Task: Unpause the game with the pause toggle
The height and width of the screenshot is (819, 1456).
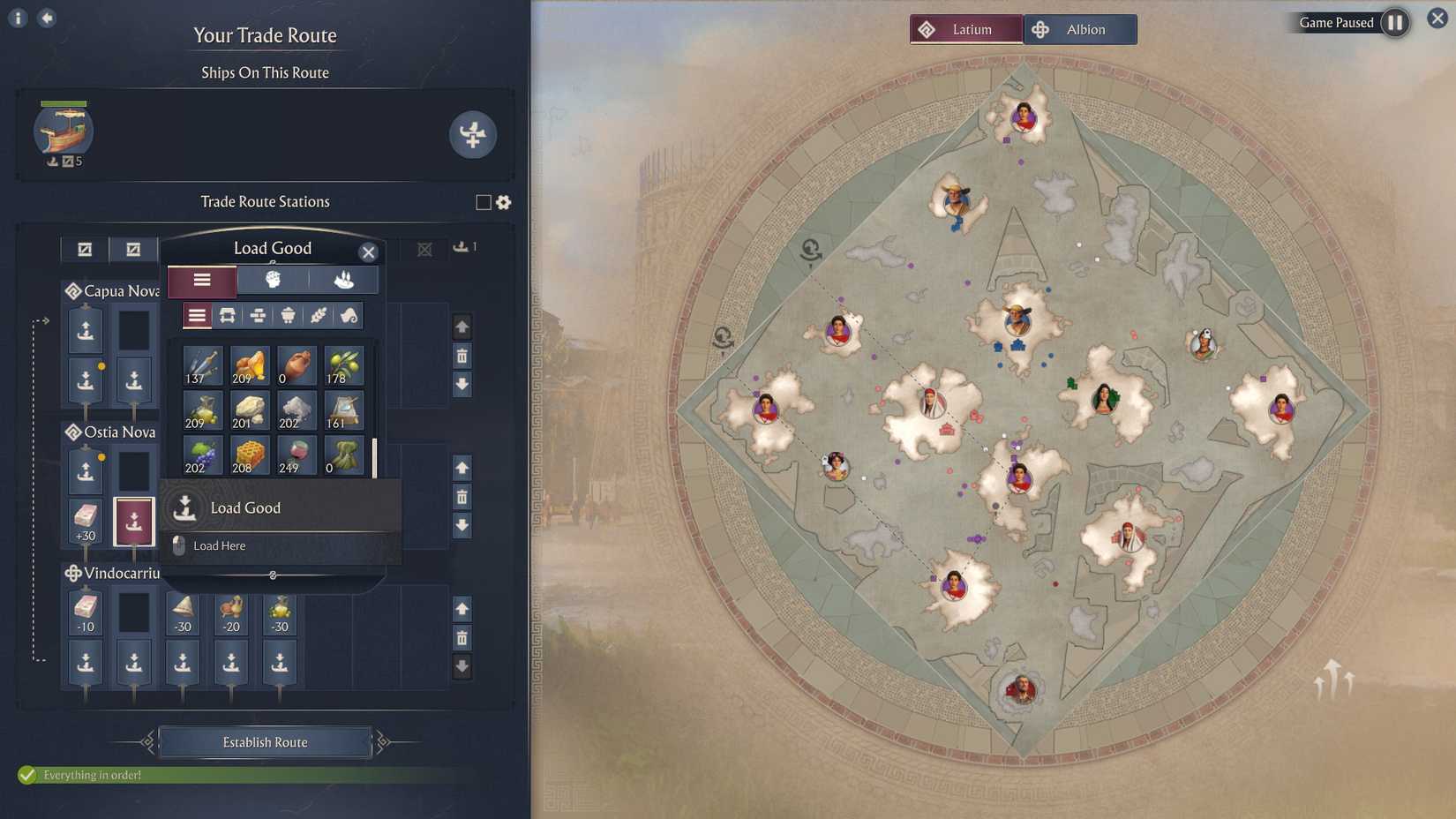Action: (1394, 23)
